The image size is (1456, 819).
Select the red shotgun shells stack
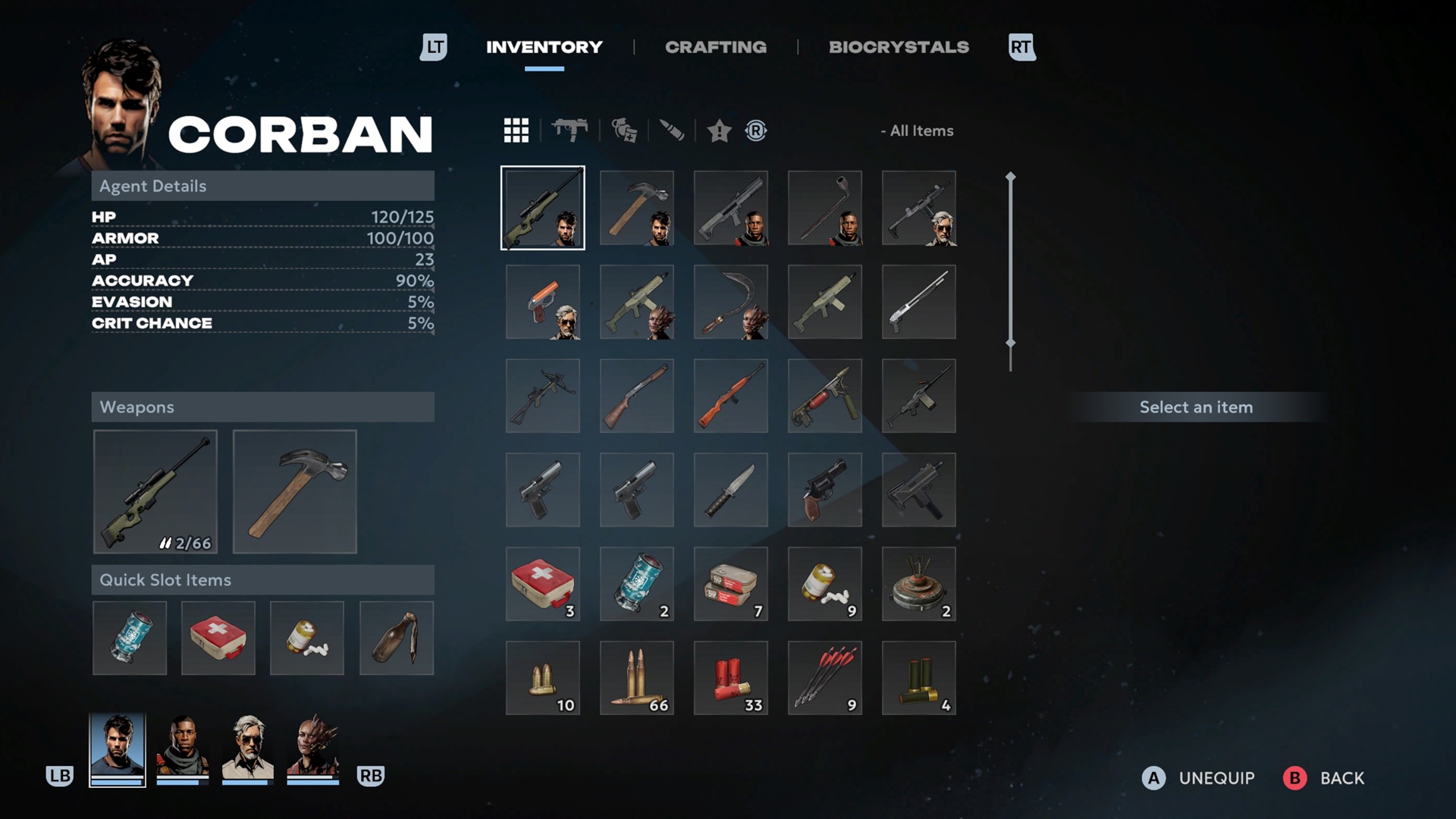(731, 678)
